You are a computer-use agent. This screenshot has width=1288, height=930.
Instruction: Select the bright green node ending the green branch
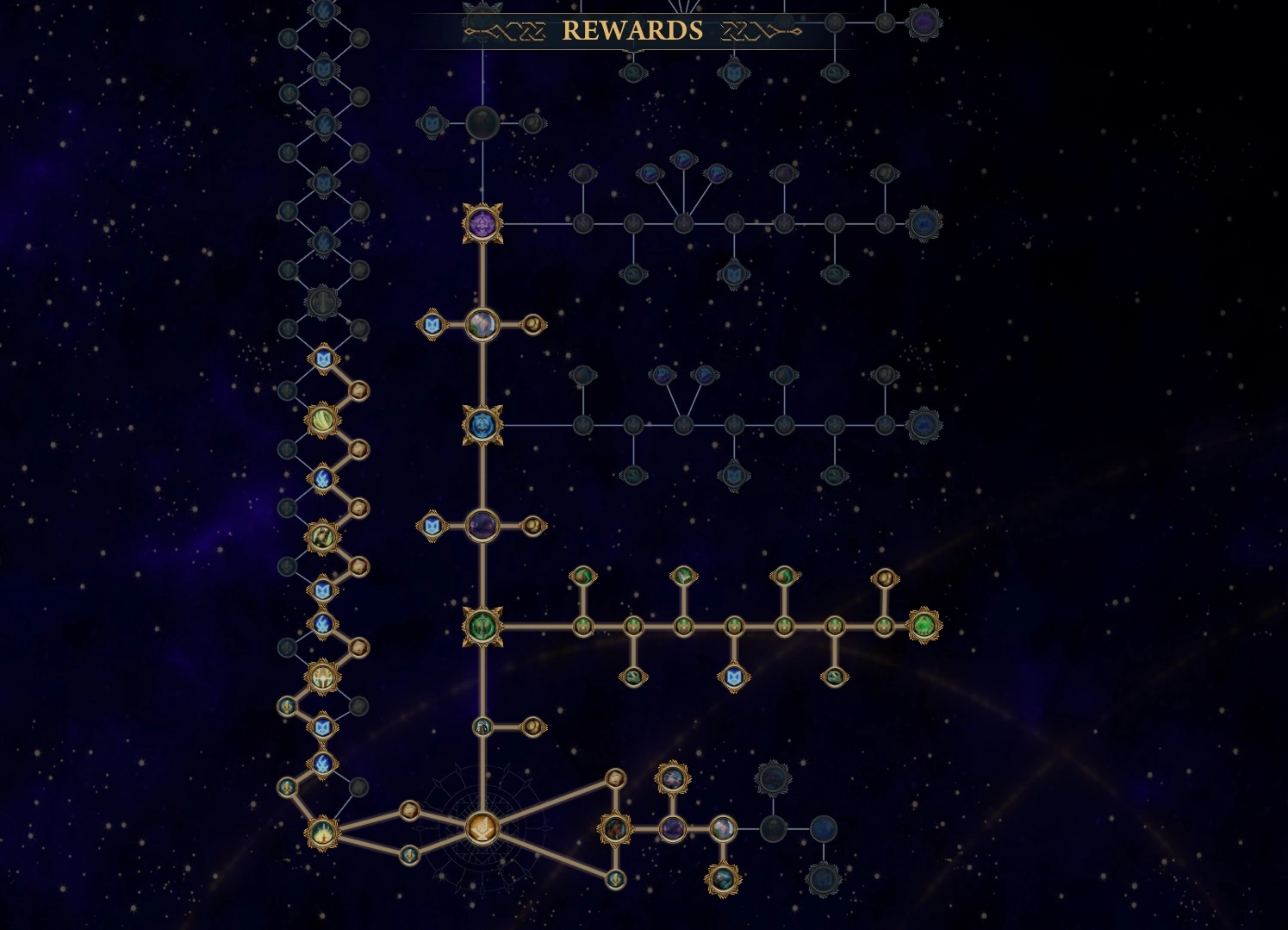[x=924, y=626]
